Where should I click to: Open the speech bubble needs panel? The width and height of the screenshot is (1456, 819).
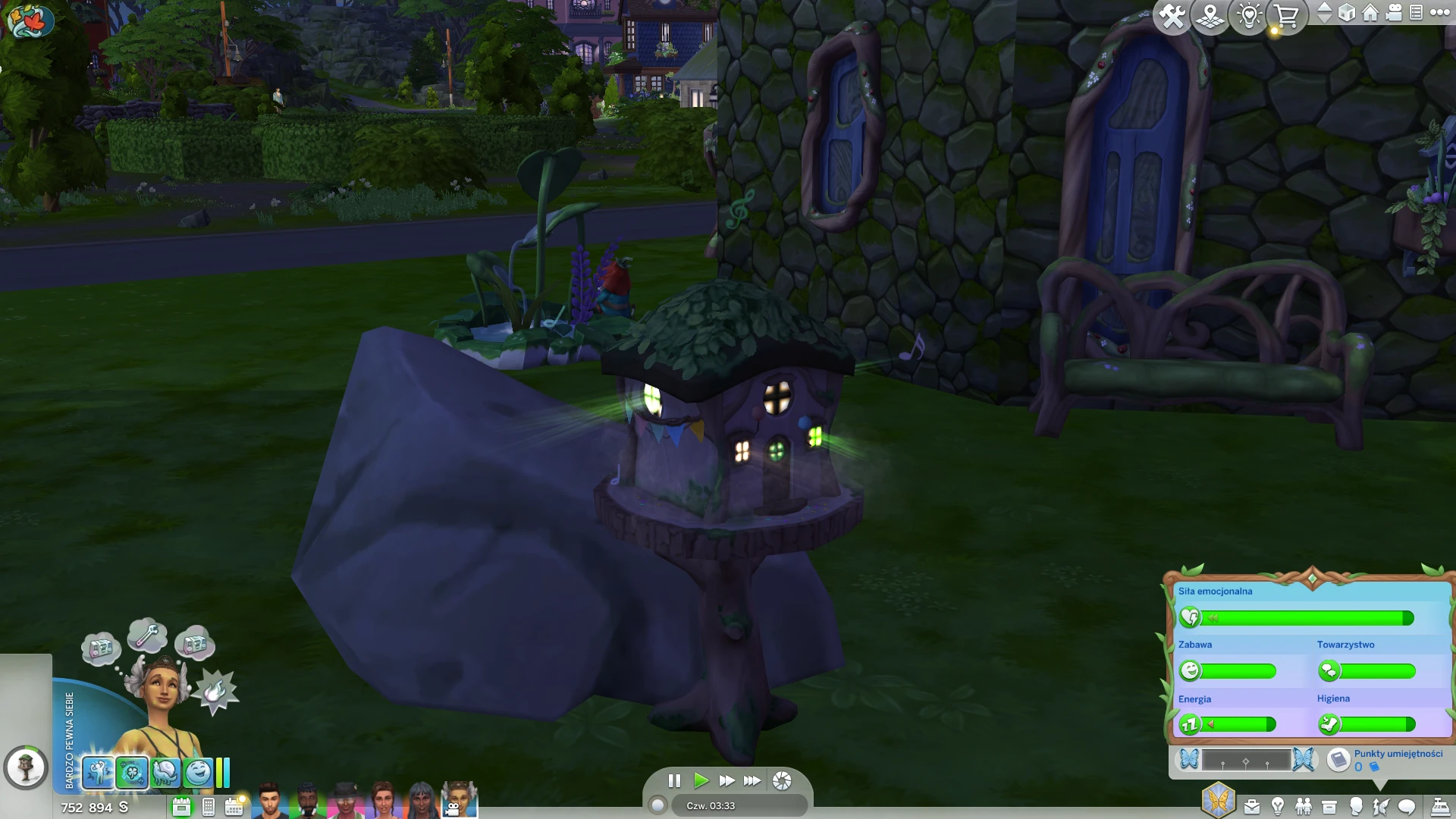(1407, 806)
